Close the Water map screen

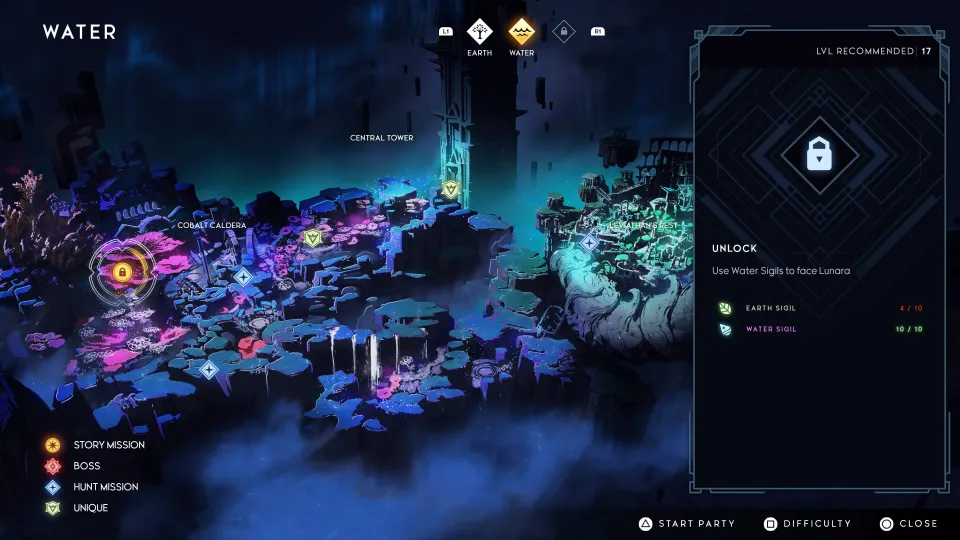click(x=909, y=523)
